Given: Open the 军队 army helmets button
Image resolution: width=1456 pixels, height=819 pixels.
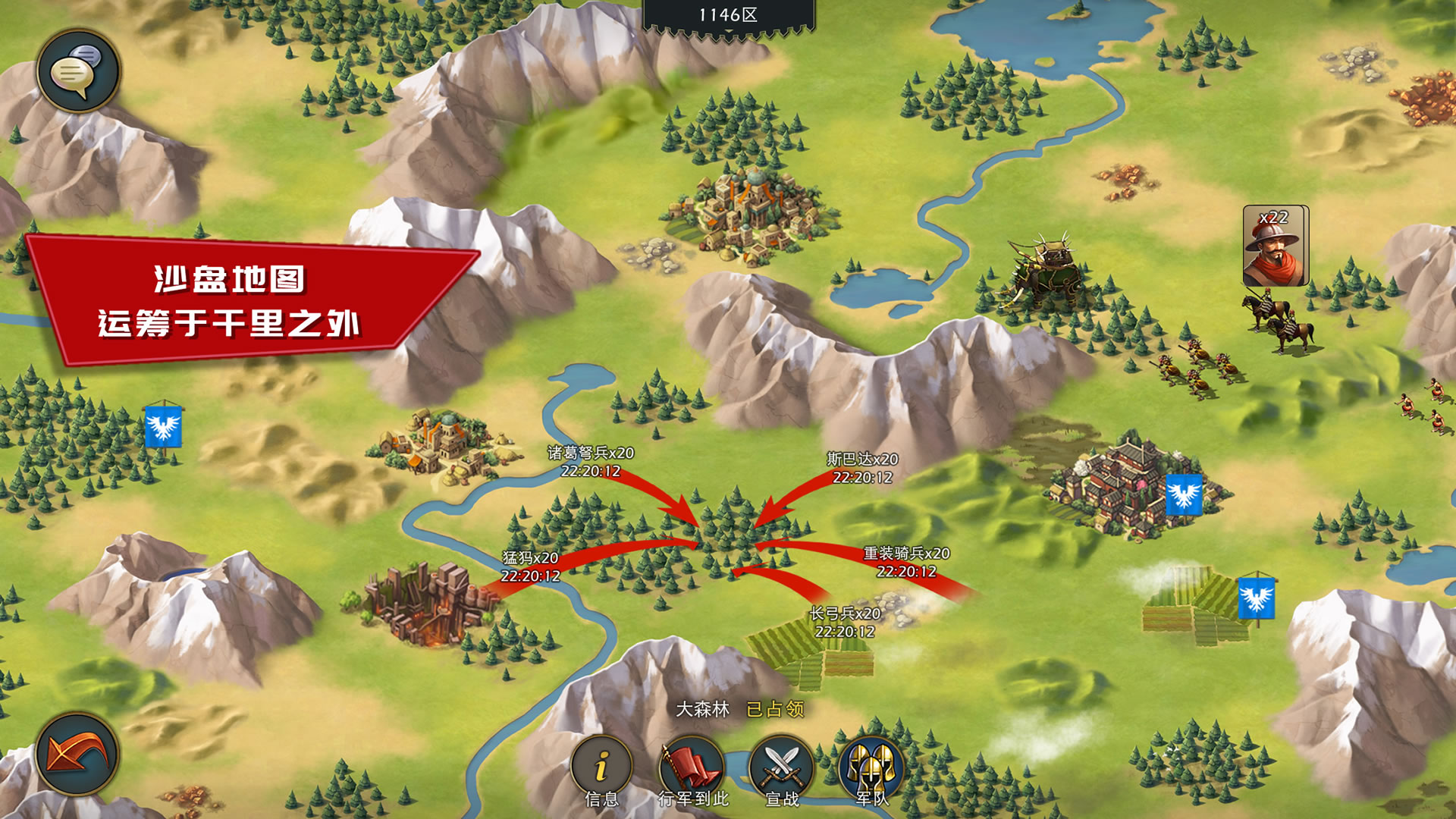Looking at the screenshot, I should (871, 767).
